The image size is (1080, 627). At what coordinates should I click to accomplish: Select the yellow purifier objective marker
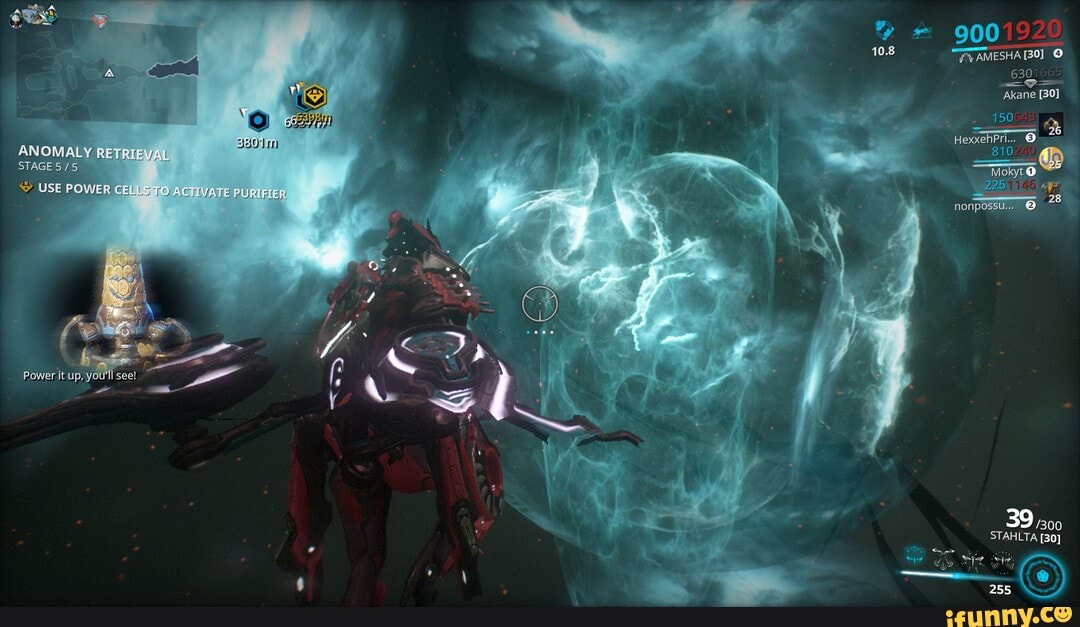click(x=317, y=97)
